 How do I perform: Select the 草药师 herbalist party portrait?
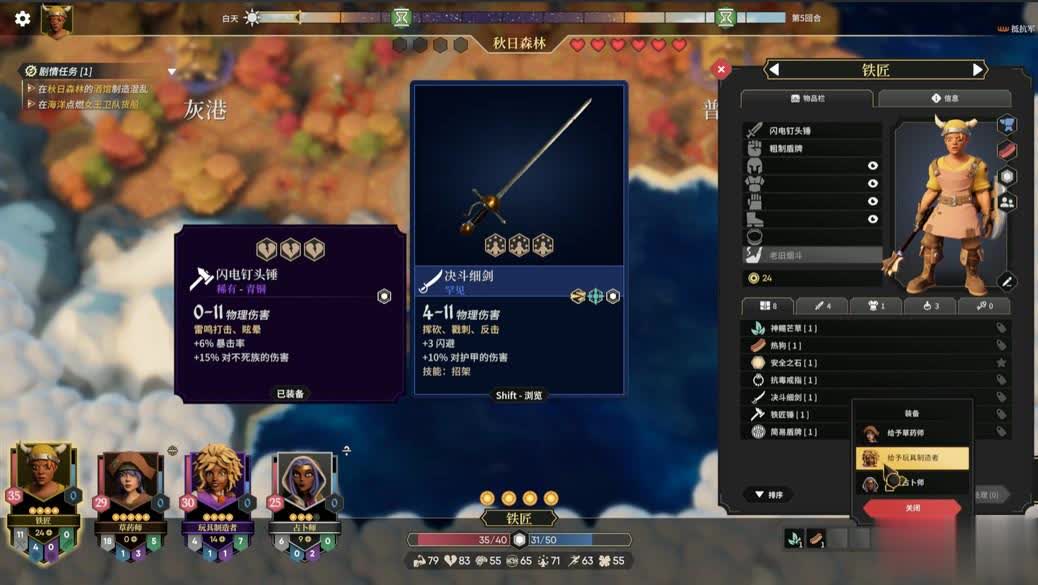click(x=126, y=483)
